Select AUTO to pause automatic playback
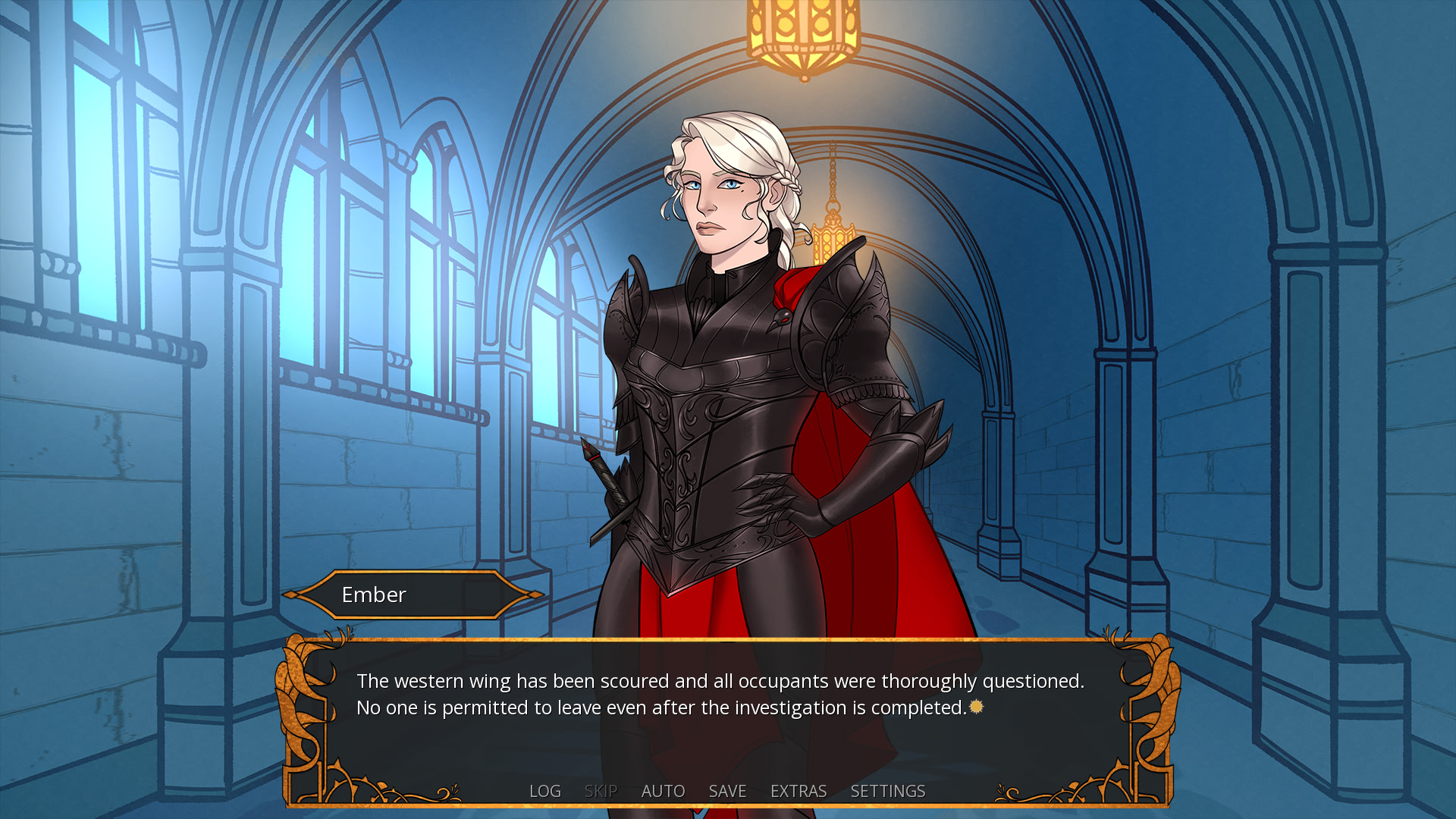The width and height of the screenshot is (1456, 819). (663, 791)
